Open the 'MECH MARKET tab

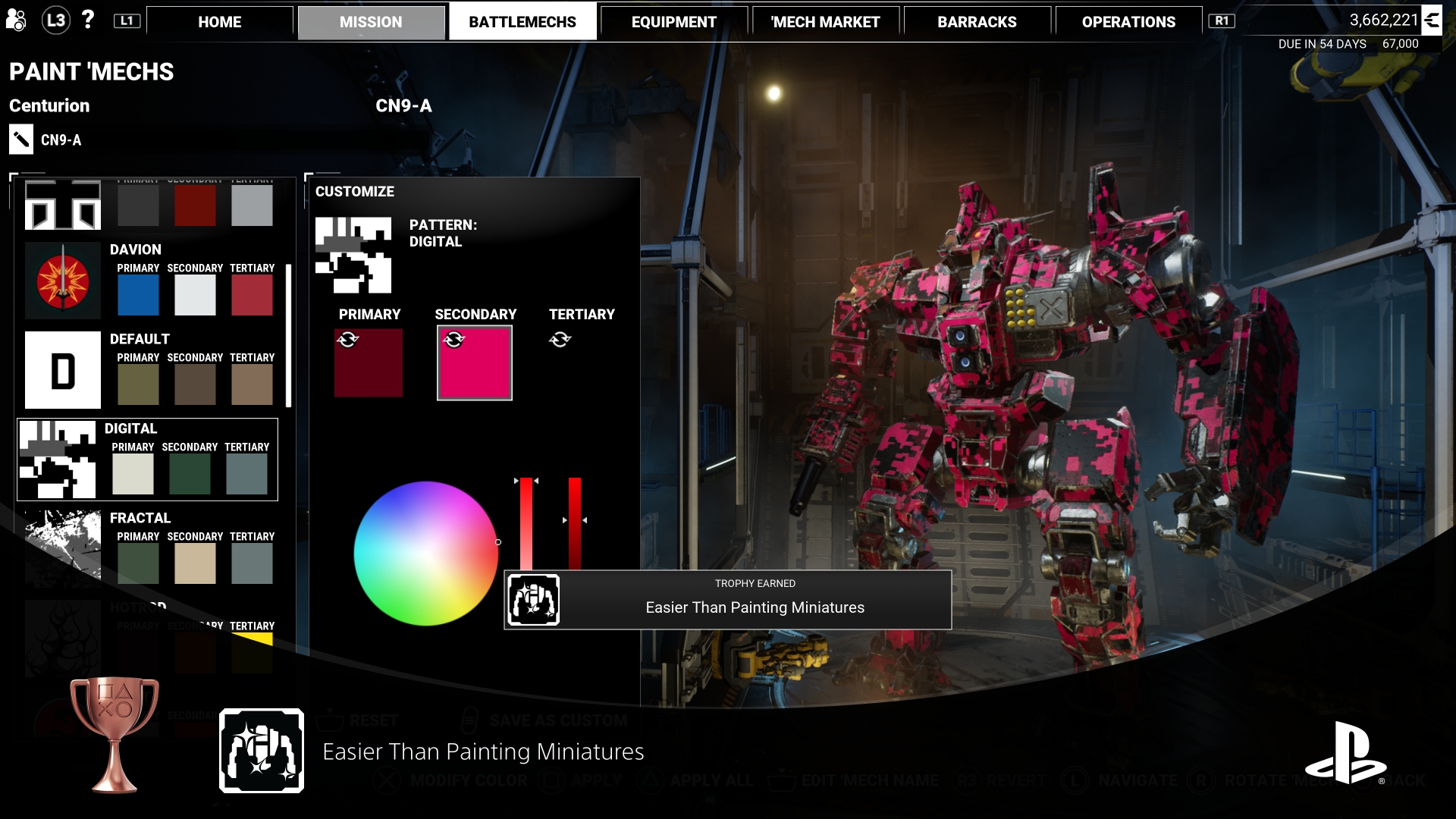825,22
